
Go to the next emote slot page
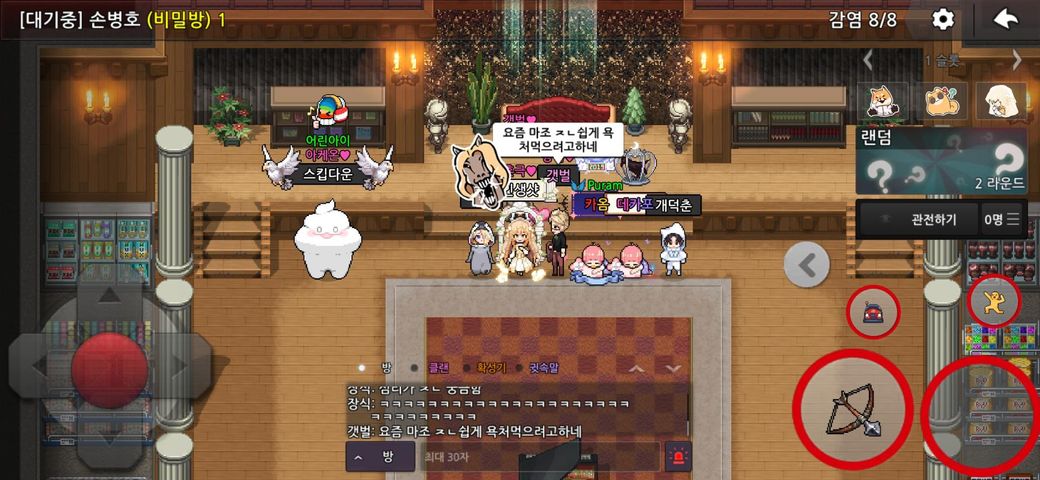point(1017,60)
